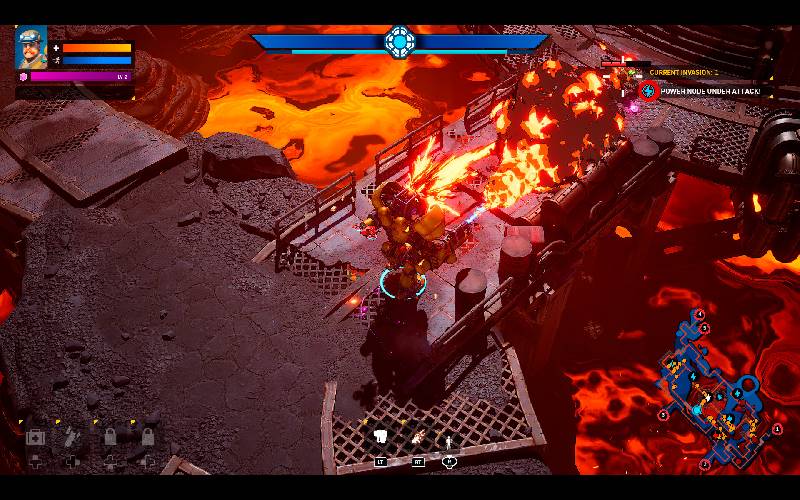Click the central invasion emblem
800x500 pixels.
click(399, 42)
